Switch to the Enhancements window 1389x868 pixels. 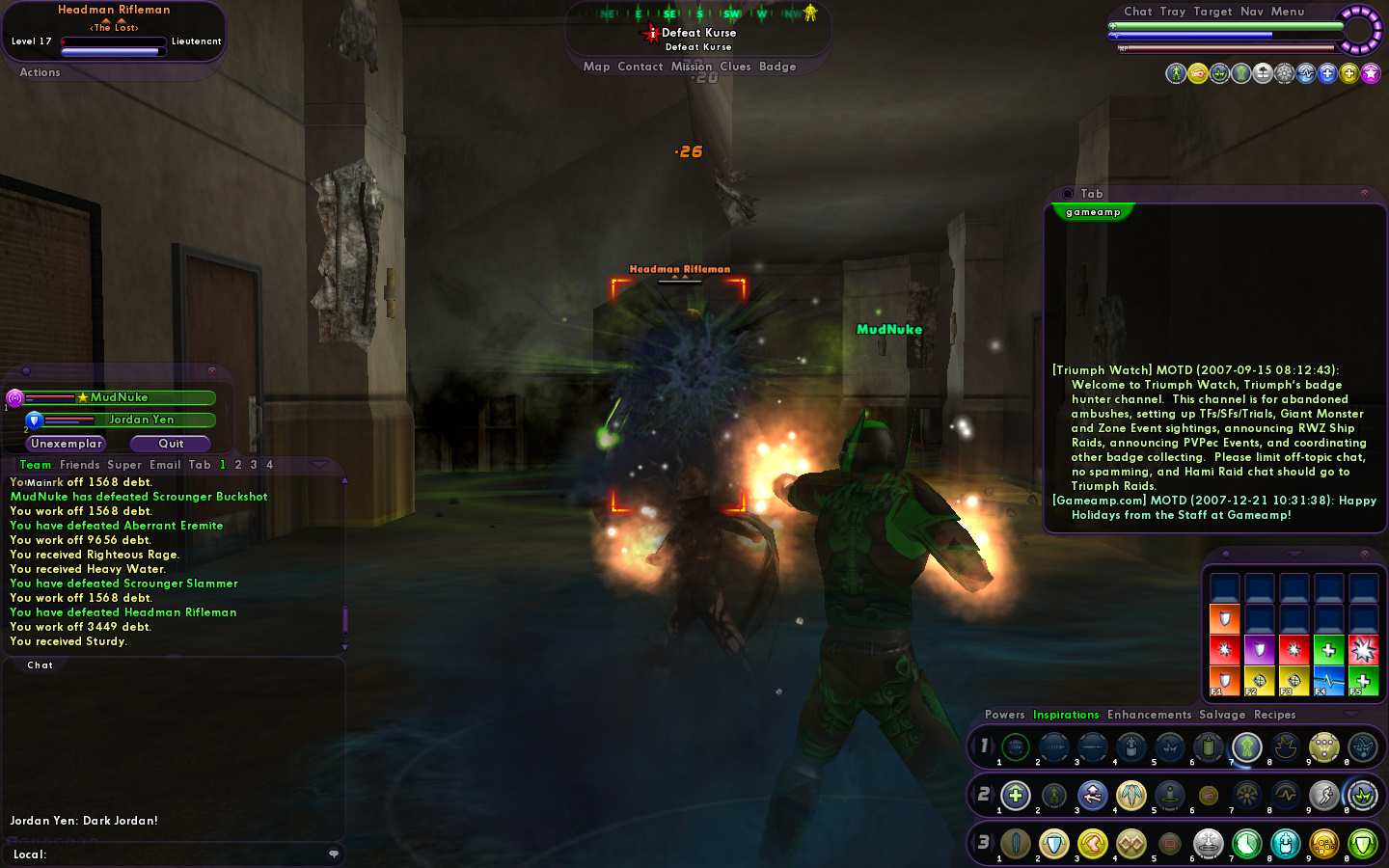click(x=1149, y=715)
